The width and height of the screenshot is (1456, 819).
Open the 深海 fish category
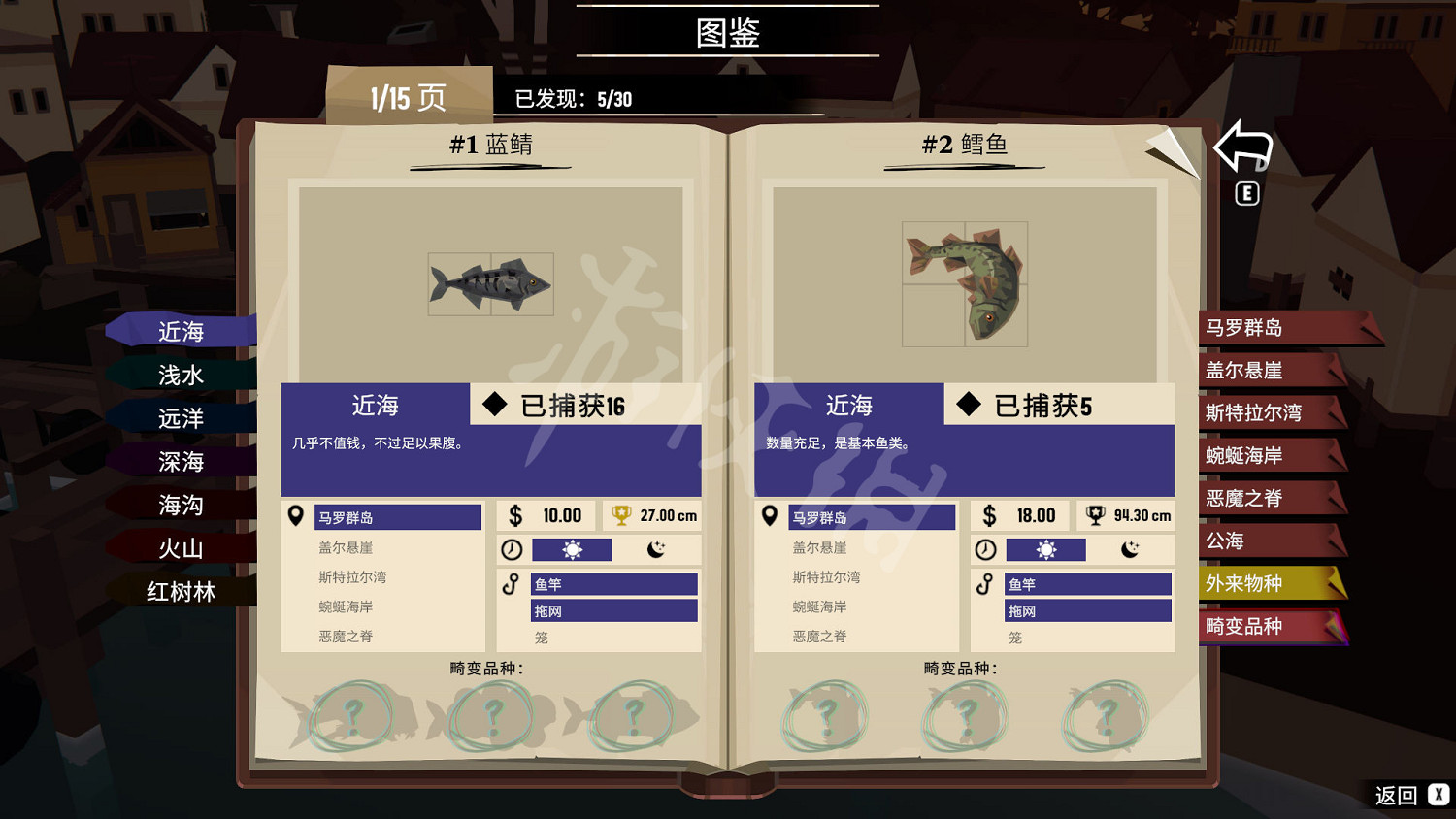point(181,460)
